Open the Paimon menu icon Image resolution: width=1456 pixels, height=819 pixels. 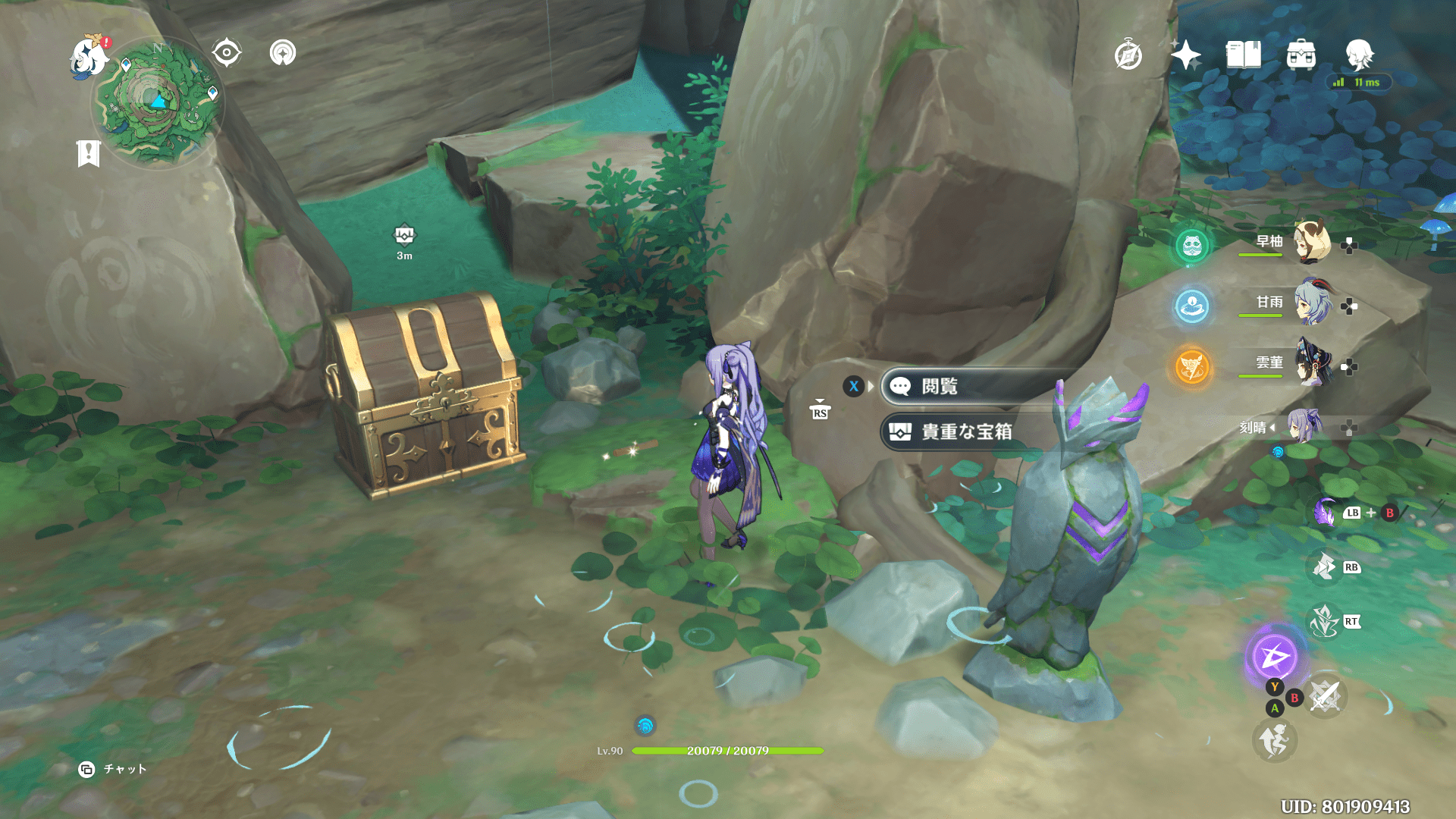click(x=88, y=57)
